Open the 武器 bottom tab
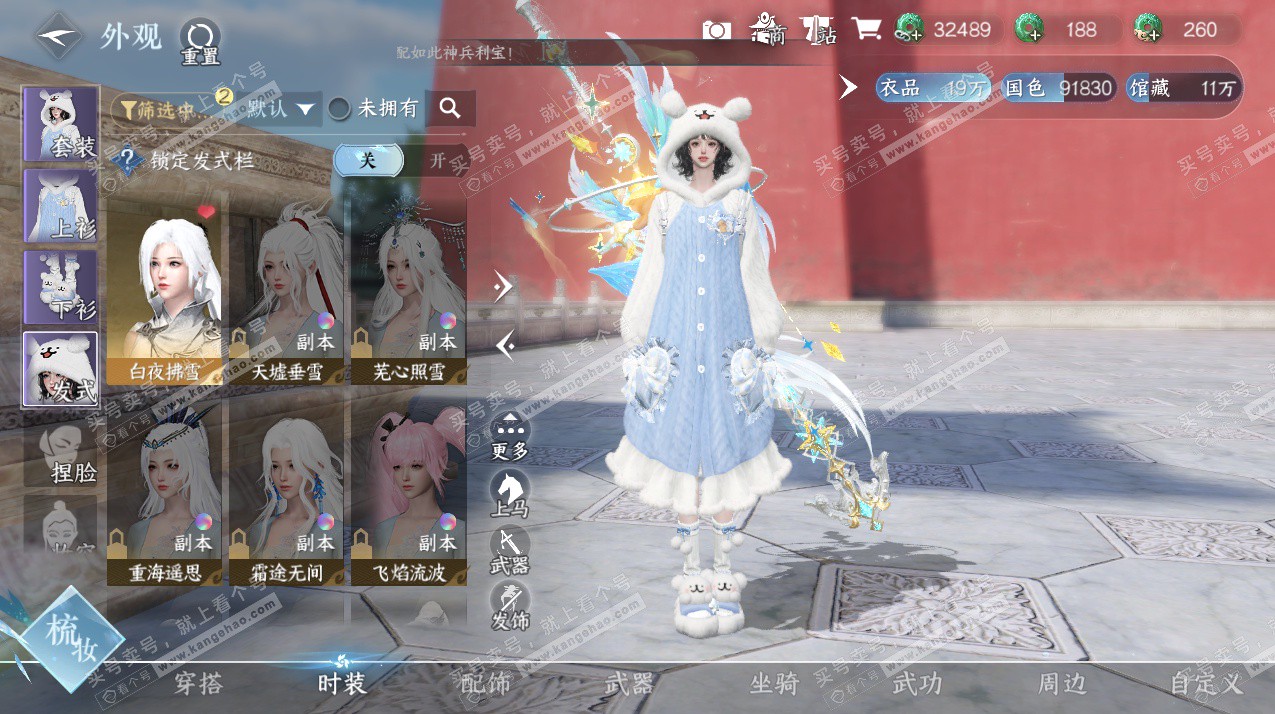Image resolution: width=1275 pixels, height=714 pixels. pyautogui.click(x=630, y=684)
